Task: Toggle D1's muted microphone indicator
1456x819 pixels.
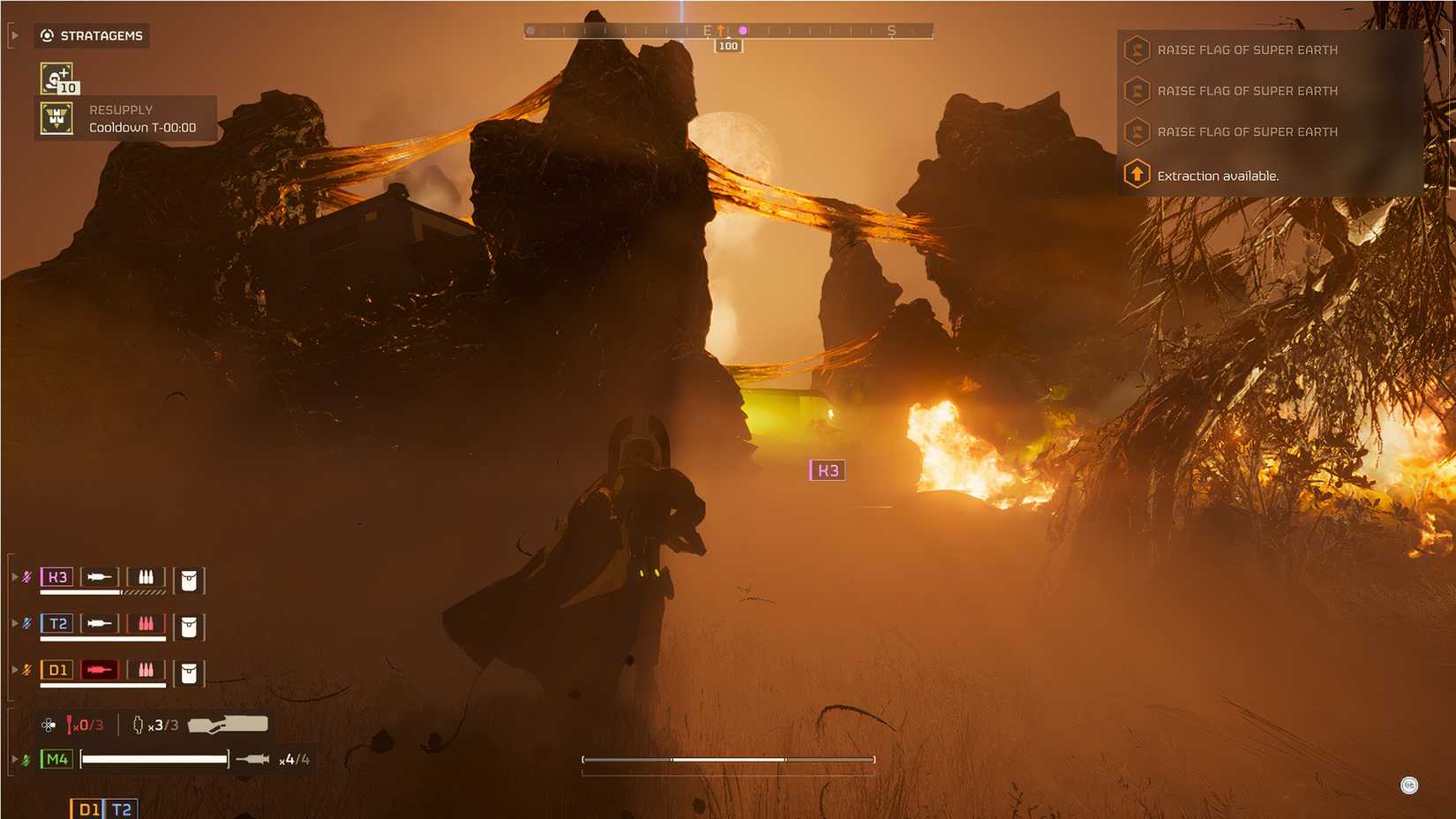Action: [x=25, y=670]
